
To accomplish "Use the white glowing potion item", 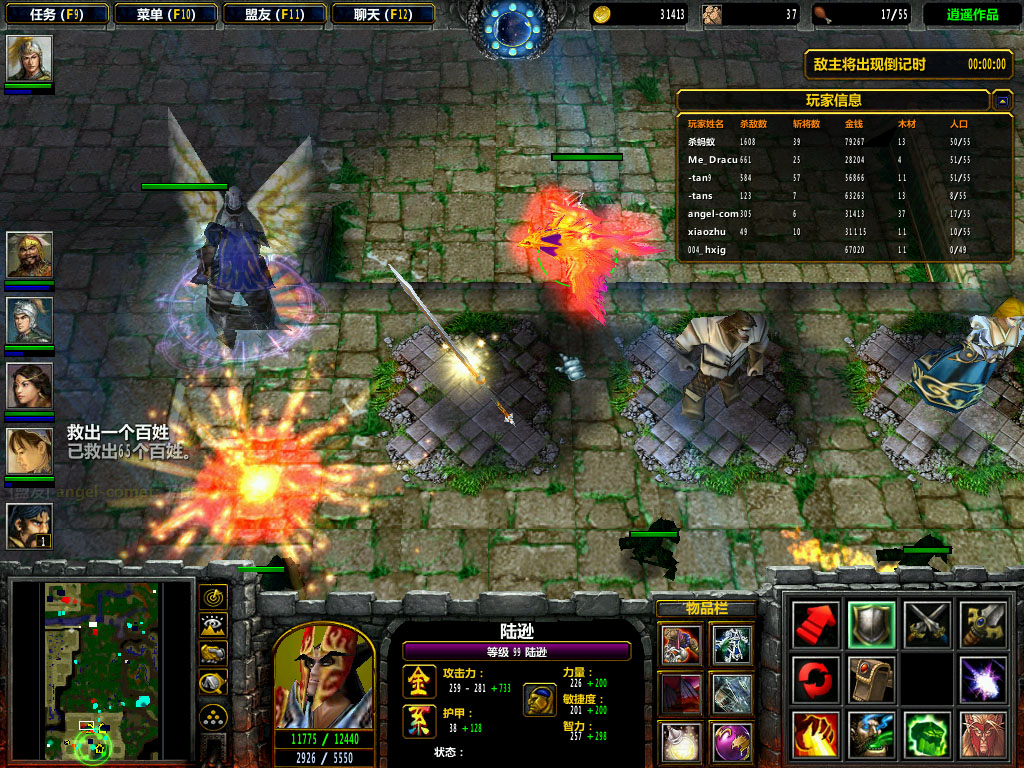I will tap(681, 742).
